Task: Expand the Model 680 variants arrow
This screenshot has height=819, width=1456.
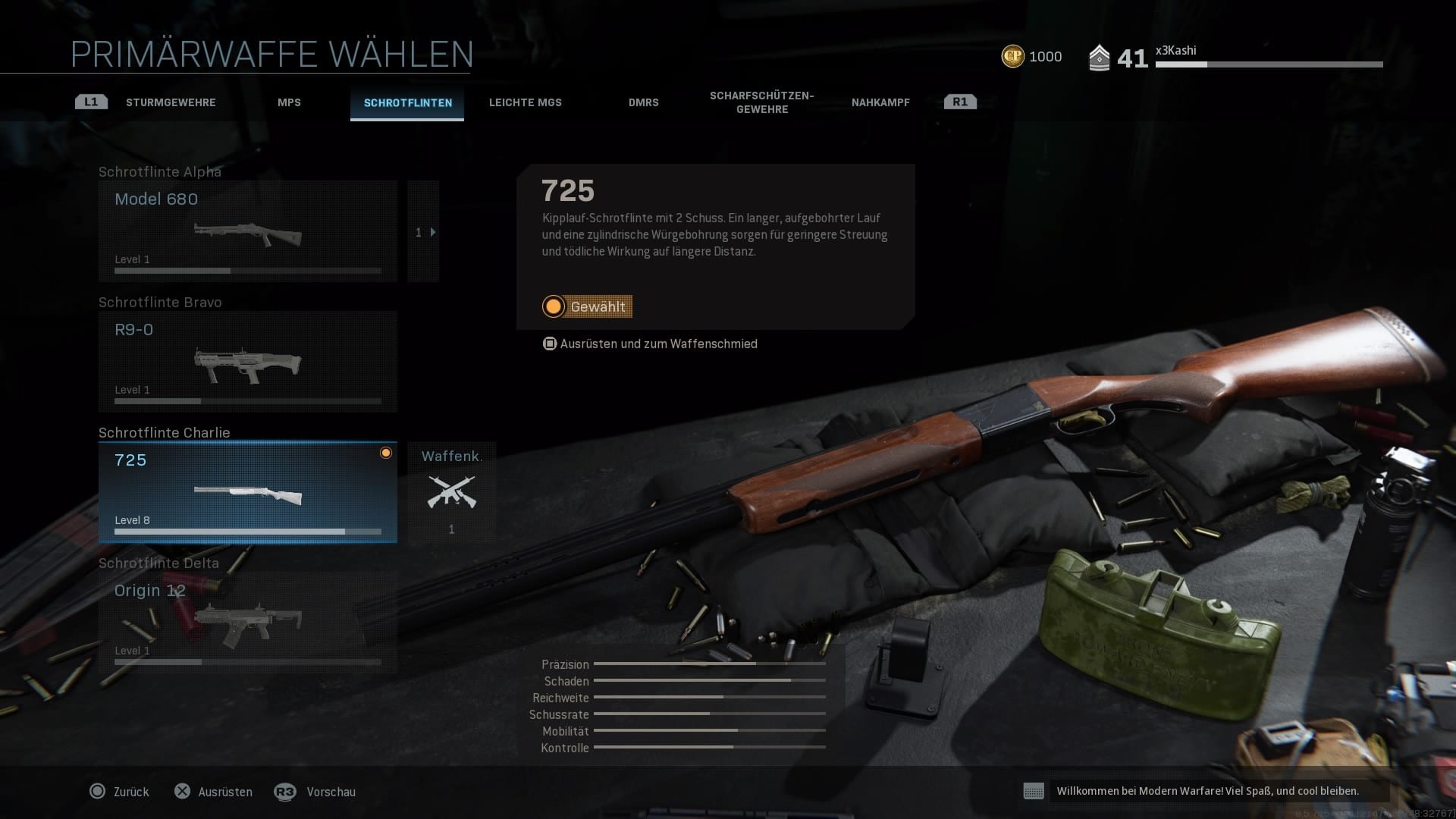Action: [424, 232]
